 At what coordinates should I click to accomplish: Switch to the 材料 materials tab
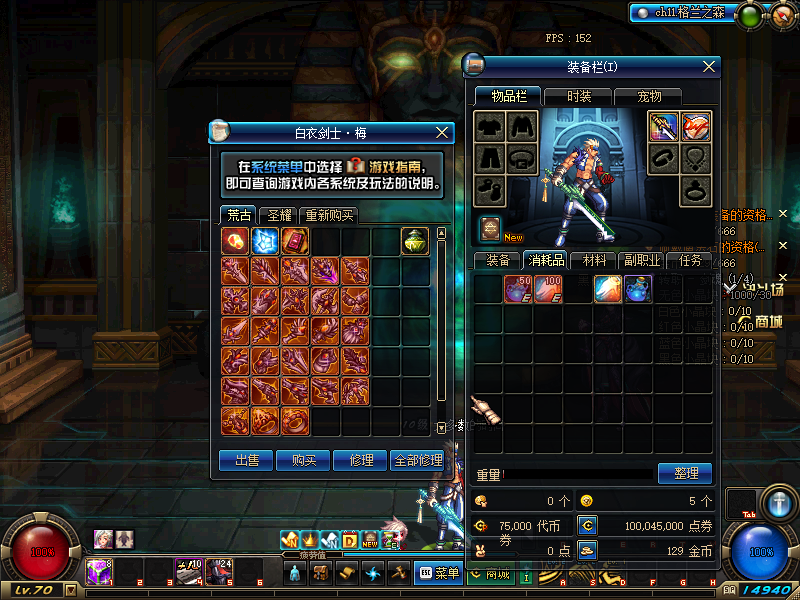594,260
